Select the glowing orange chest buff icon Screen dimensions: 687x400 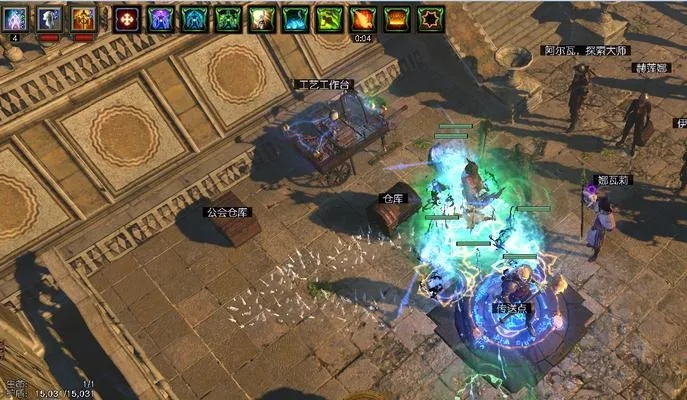[x=397, y=18]
